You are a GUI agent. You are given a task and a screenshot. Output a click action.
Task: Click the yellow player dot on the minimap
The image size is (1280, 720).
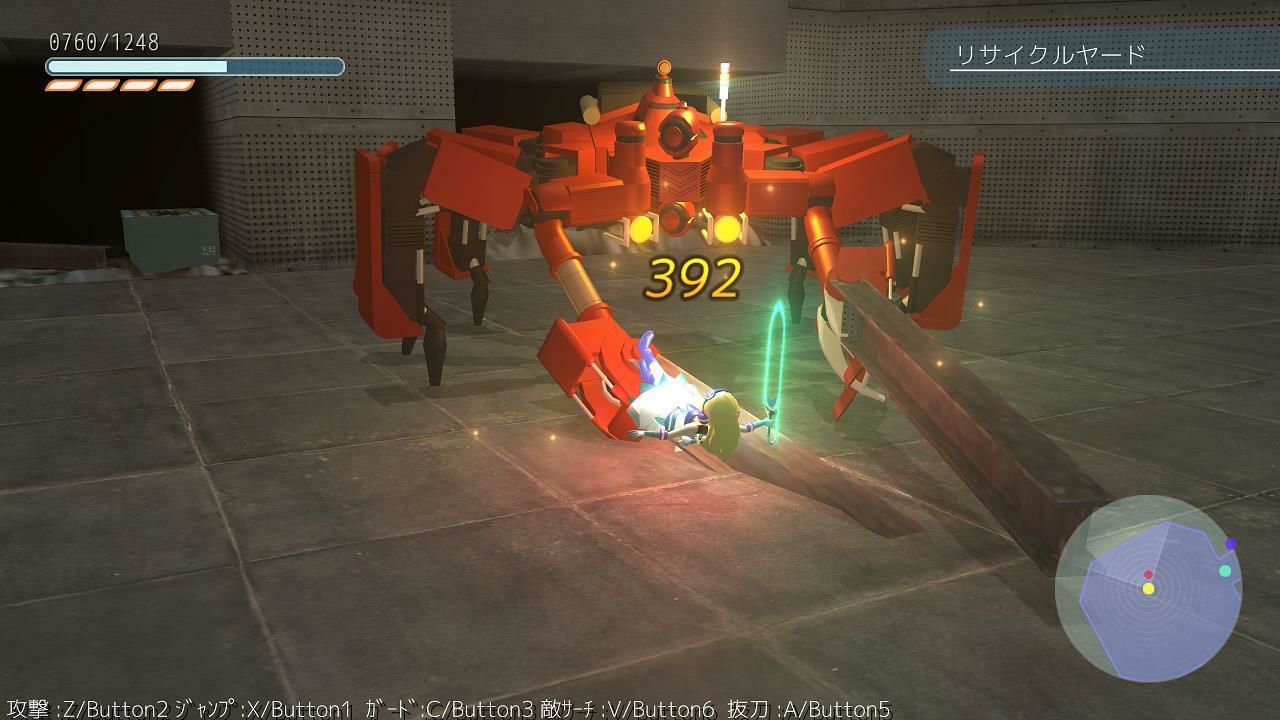click(x=1148, y=588)
